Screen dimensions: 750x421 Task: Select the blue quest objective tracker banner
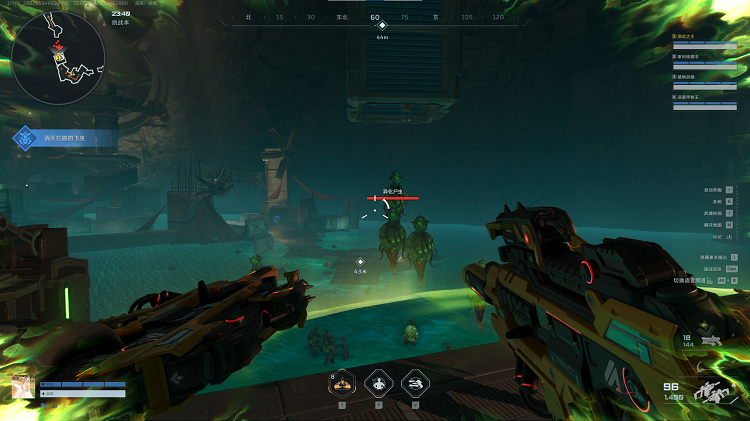pos(65,140)
